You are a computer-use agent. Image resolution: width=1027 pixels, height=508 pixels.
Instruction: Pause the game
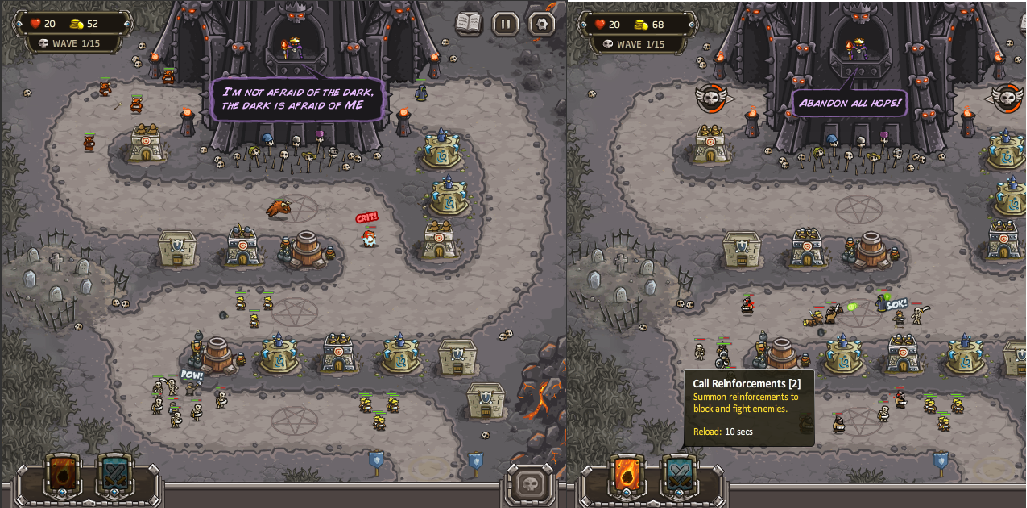click(x=506, y=23)
